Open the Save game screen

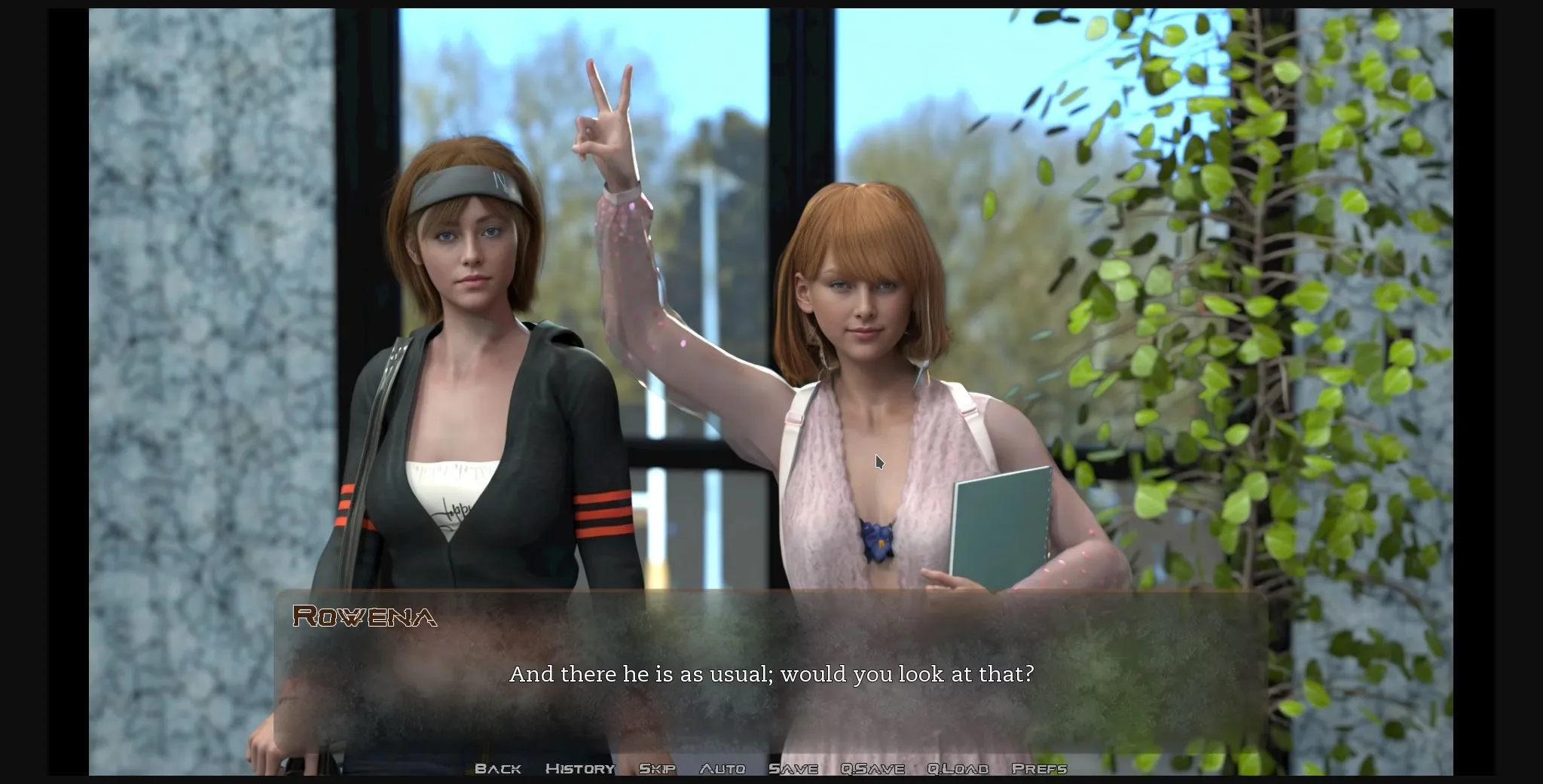tap(793, 768)
